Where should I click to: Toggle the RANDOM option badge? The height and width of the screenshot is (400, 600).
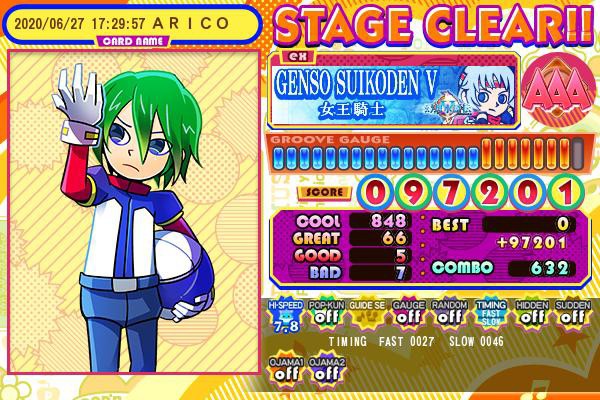pyautogui.click(x=447, y=314)
